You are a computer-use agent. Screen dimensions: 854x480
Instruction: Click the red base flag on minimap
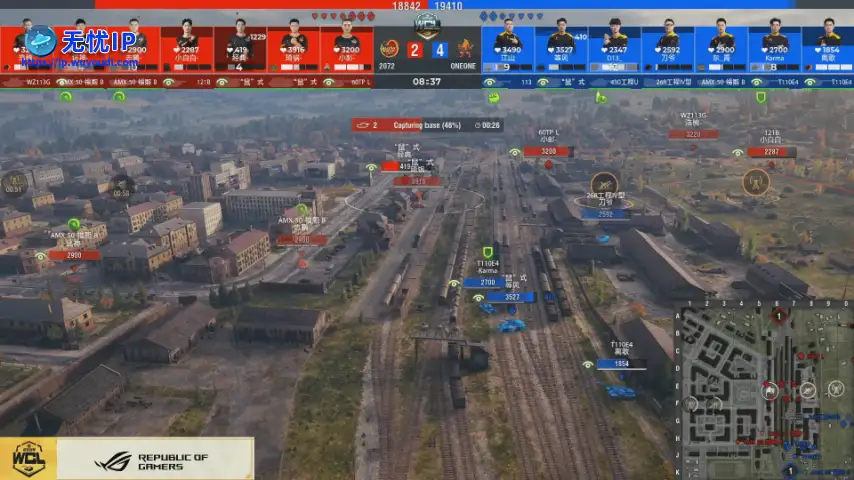click(780, 315)
